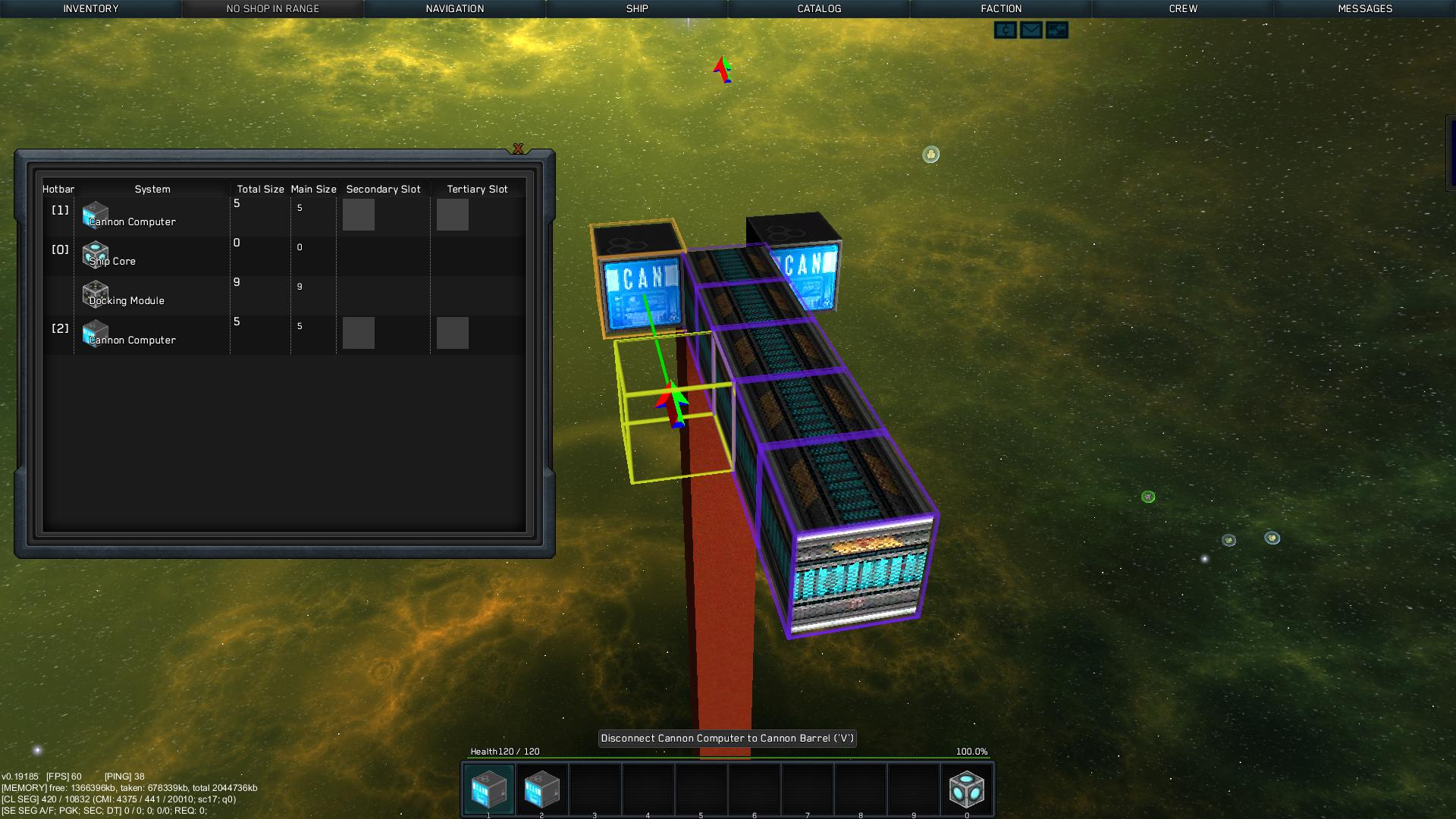The width and height of the screenshot is (1456, 819).
Task: Open the Catalog menu
Action: 819,8
